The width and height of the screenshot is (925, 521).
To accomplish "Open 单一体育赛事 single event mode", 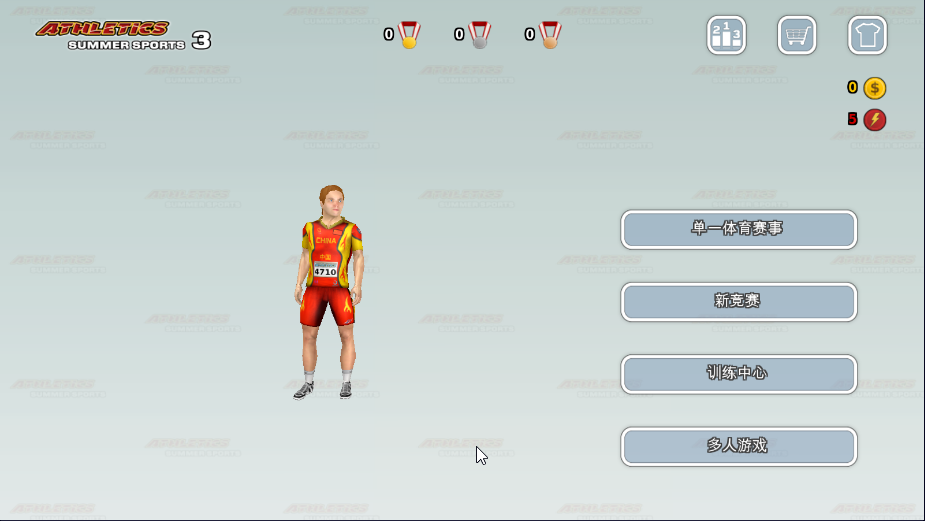I will (x=738, y=229).
